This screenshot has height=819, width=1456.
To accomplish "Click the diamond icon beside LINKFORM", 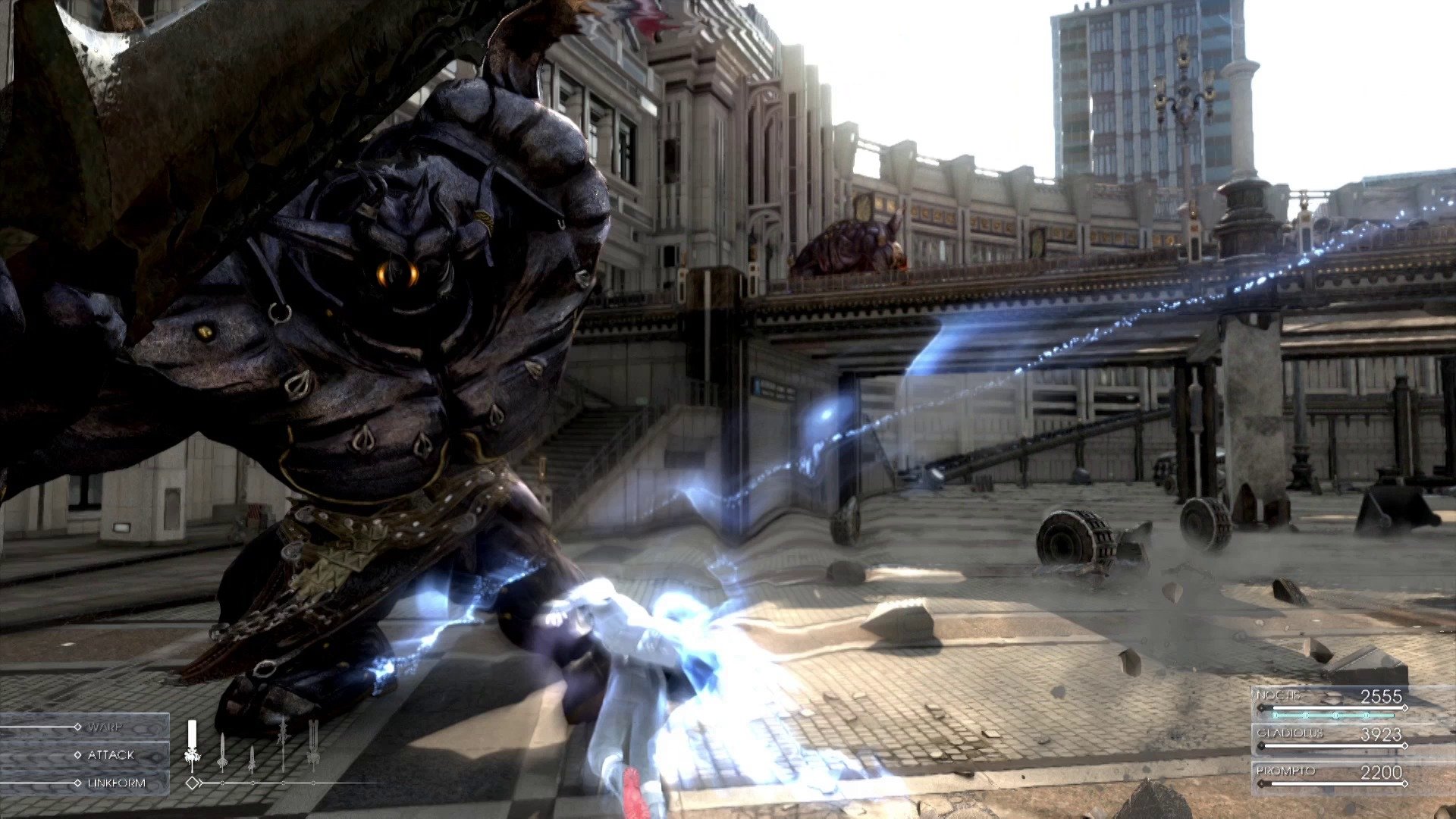I will (77, 783).
